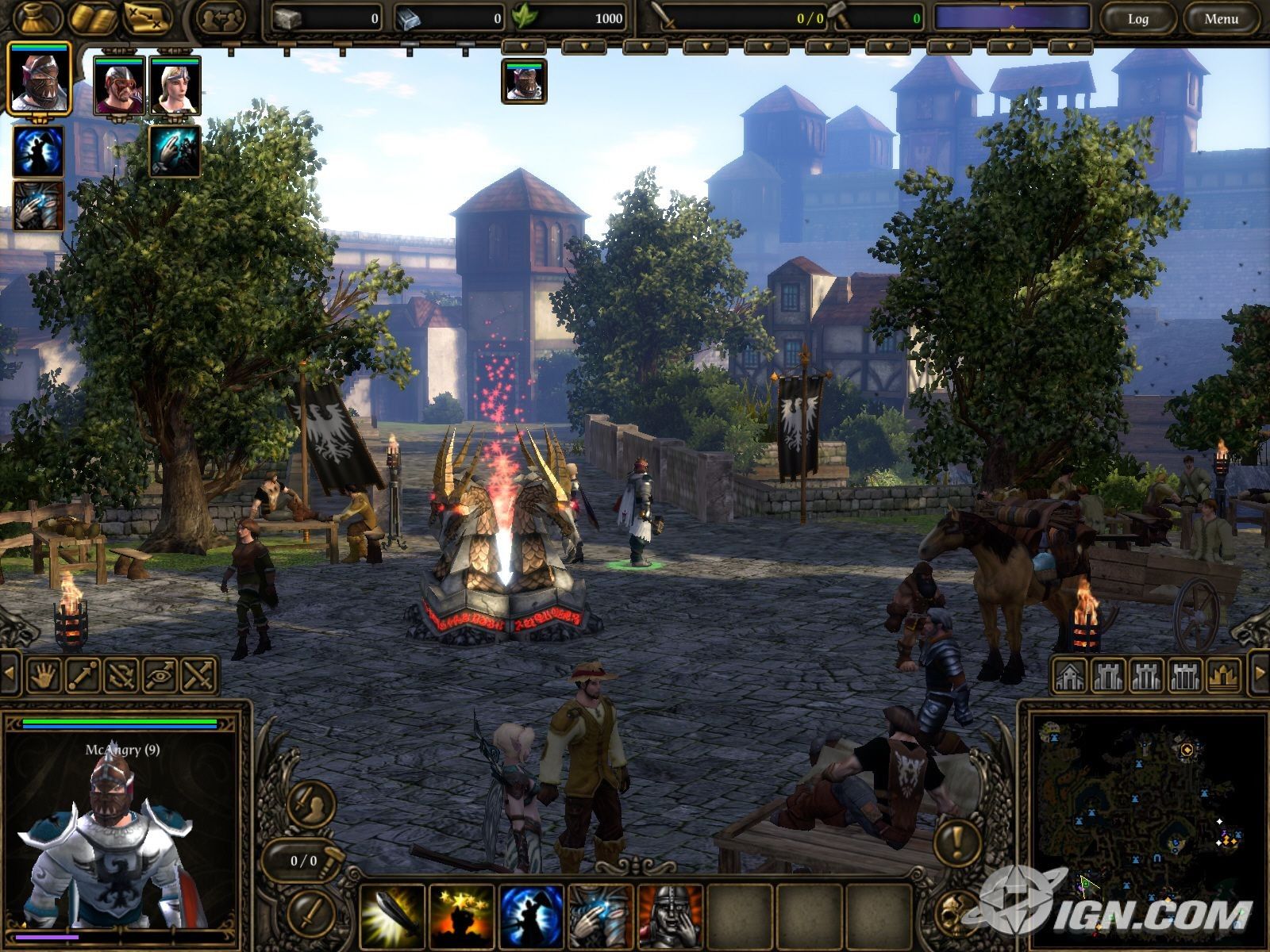Viewport: 1270px width, 952px height.
Task: Select the control group portrait numbered 3
Action: (524, 82)
